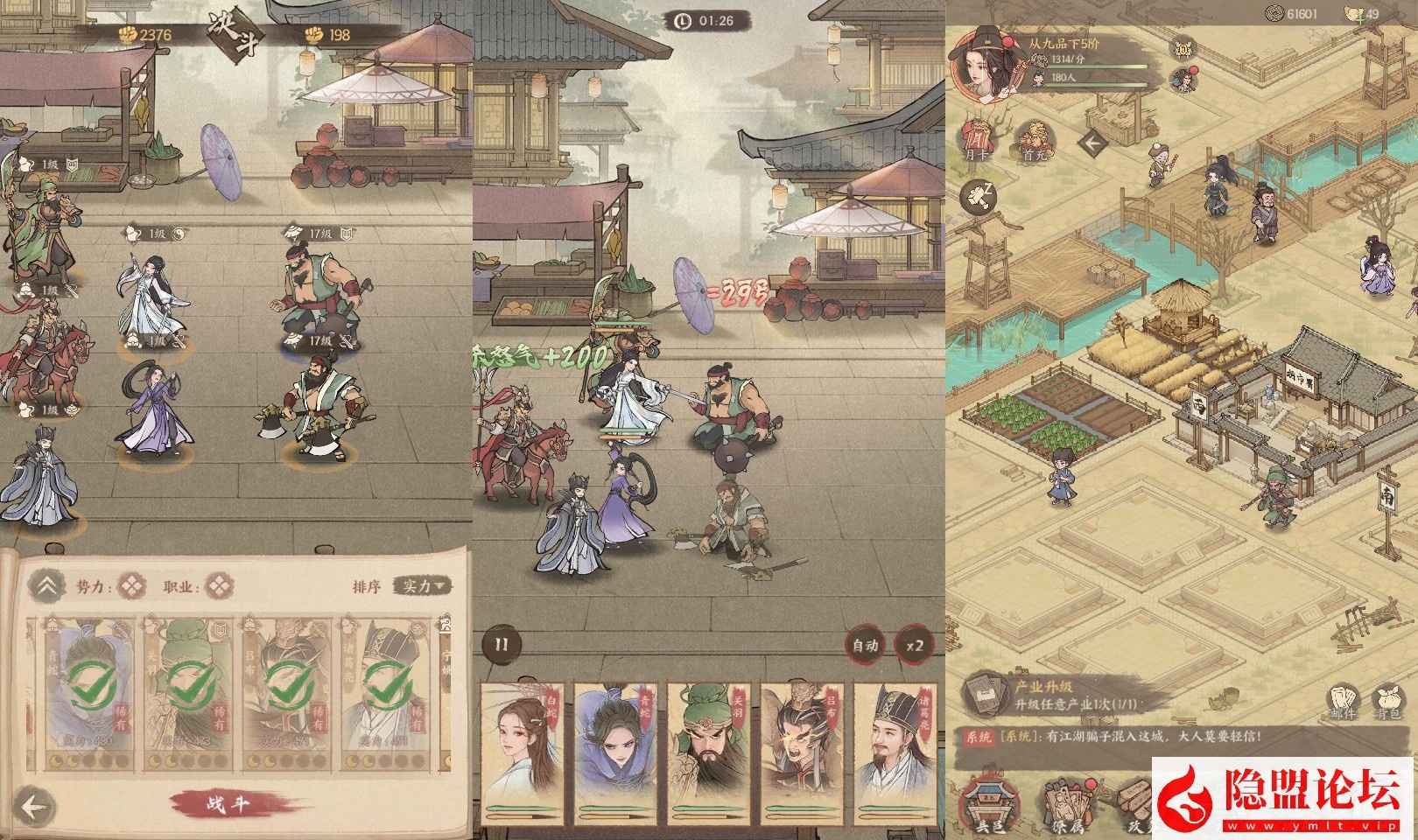Image resolution: width=1418 pixels, height=840 pixels.
Task: Collapse the hero panel with the double chevron
Action: point(48,586)
